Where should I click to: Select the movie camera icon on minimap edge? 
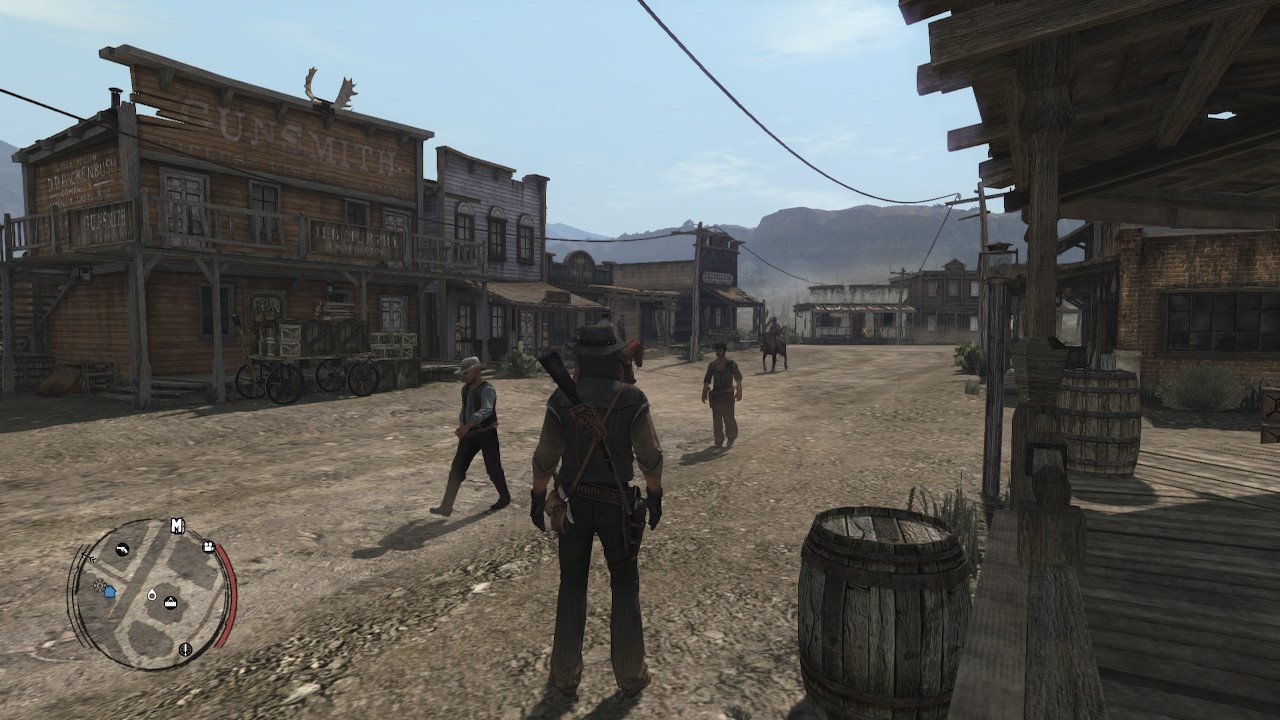(x=208, y=546)
